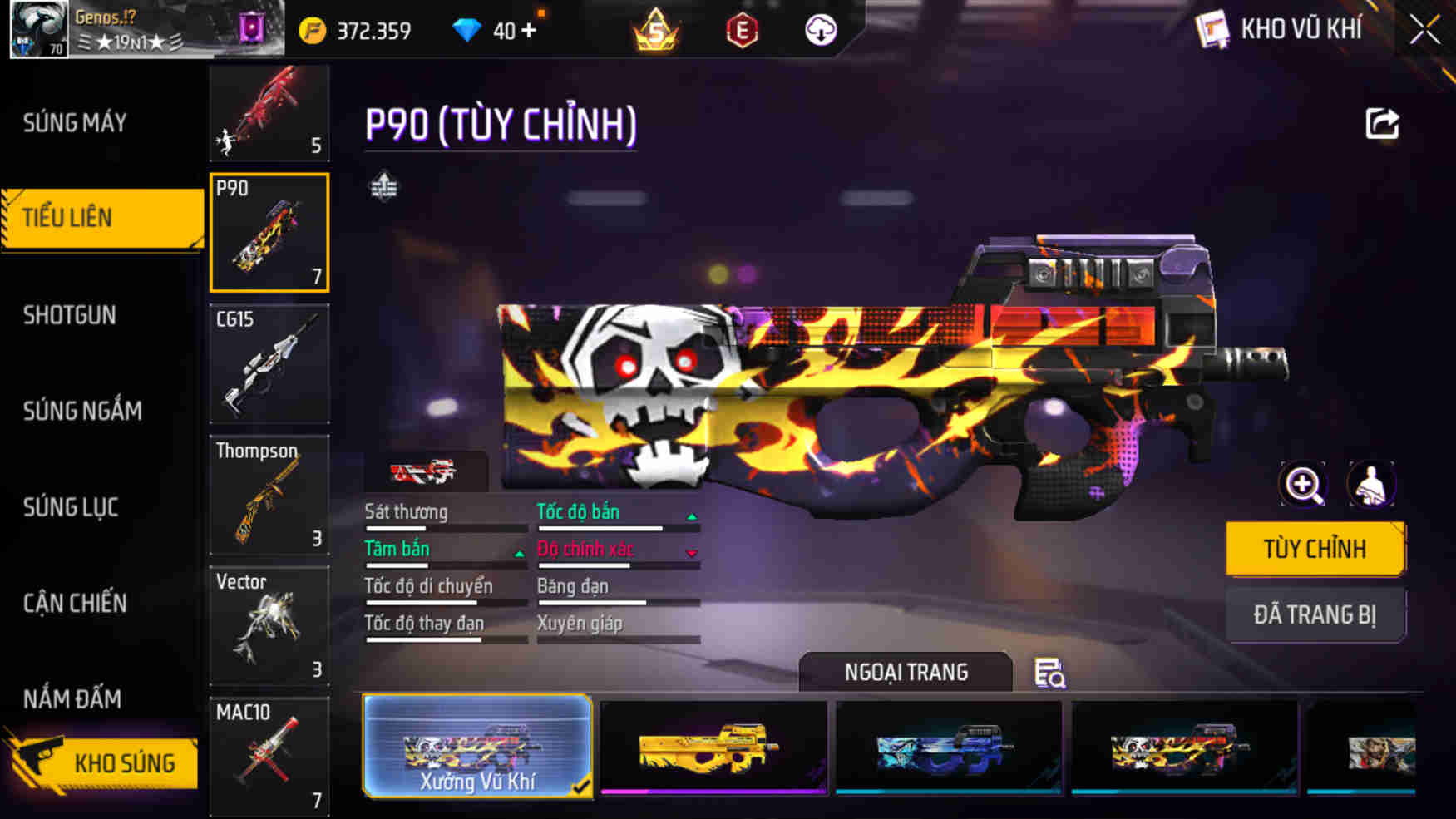Click the ĐÃ TRANG BỊ button
The width and height of the screenshot is (1456, 819).
coord(1315,615)
